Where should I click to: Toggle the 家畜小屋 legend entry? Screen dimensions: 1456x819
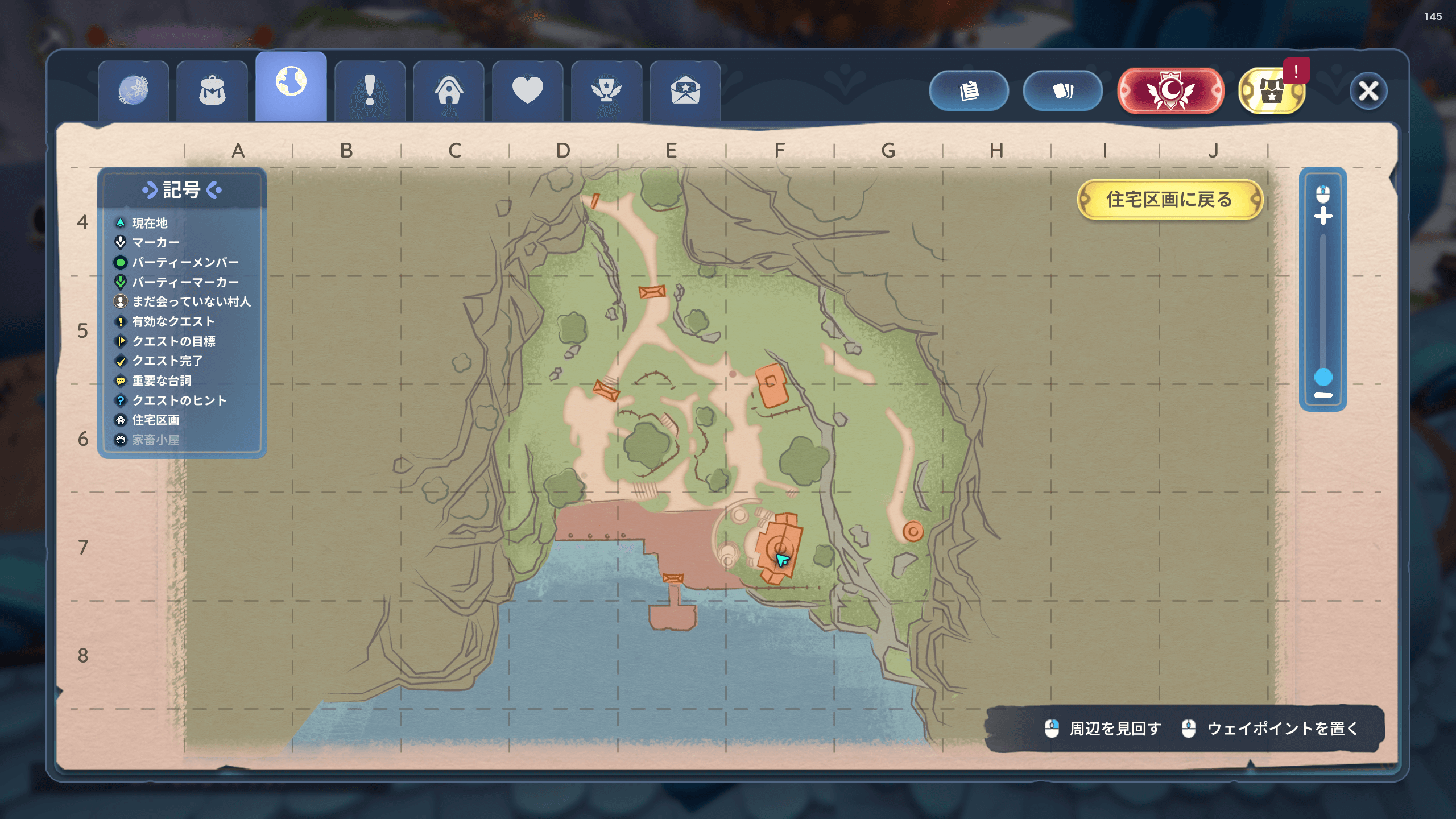155,440
